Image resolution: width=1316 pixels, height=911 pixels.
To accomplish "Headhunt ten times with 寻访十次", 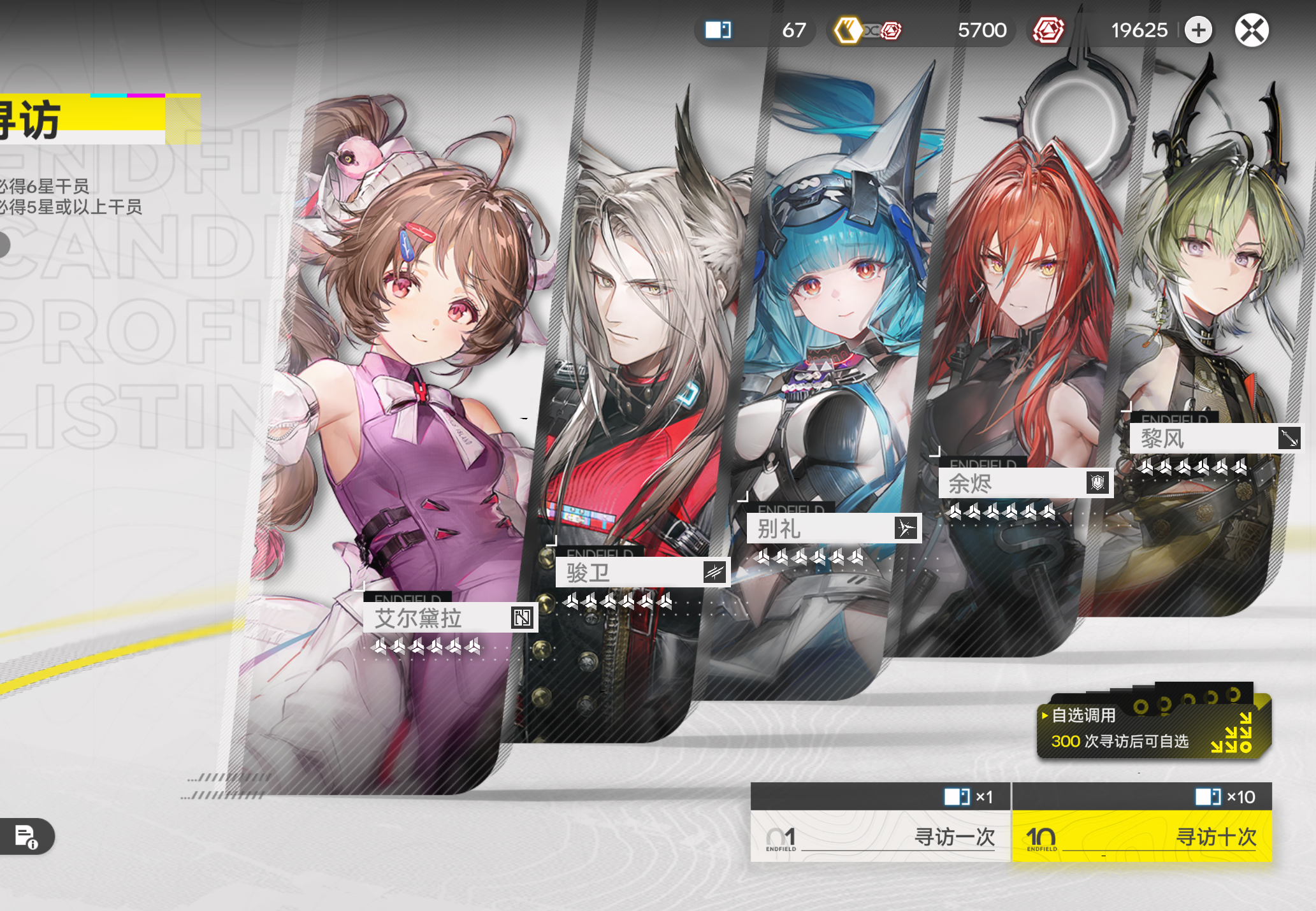I will click(1142, 836).
